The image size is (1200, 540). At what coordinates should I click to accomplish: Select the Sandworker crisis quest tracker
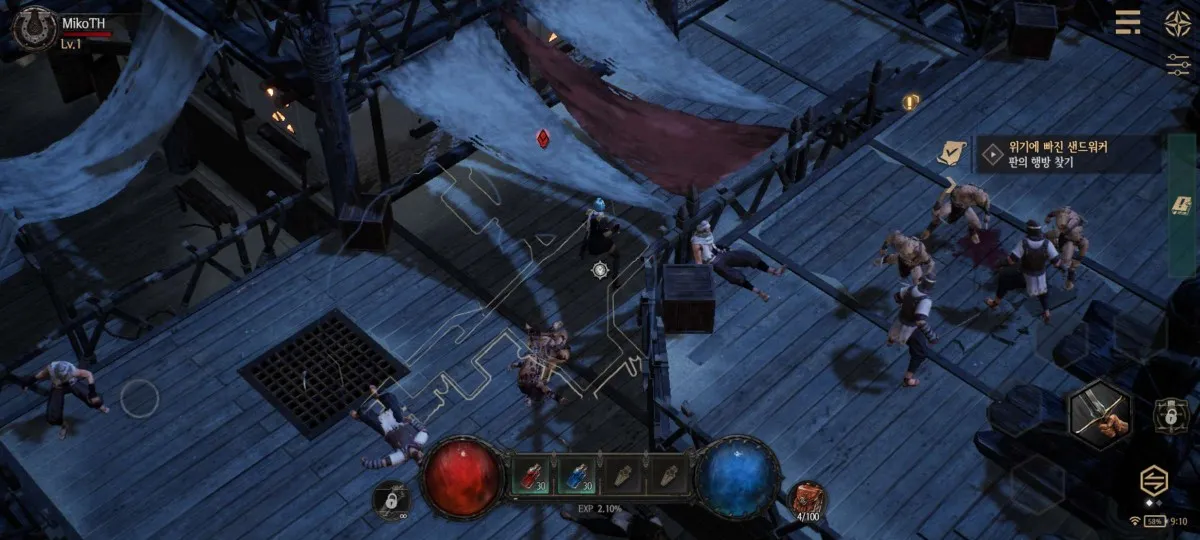1066,155
